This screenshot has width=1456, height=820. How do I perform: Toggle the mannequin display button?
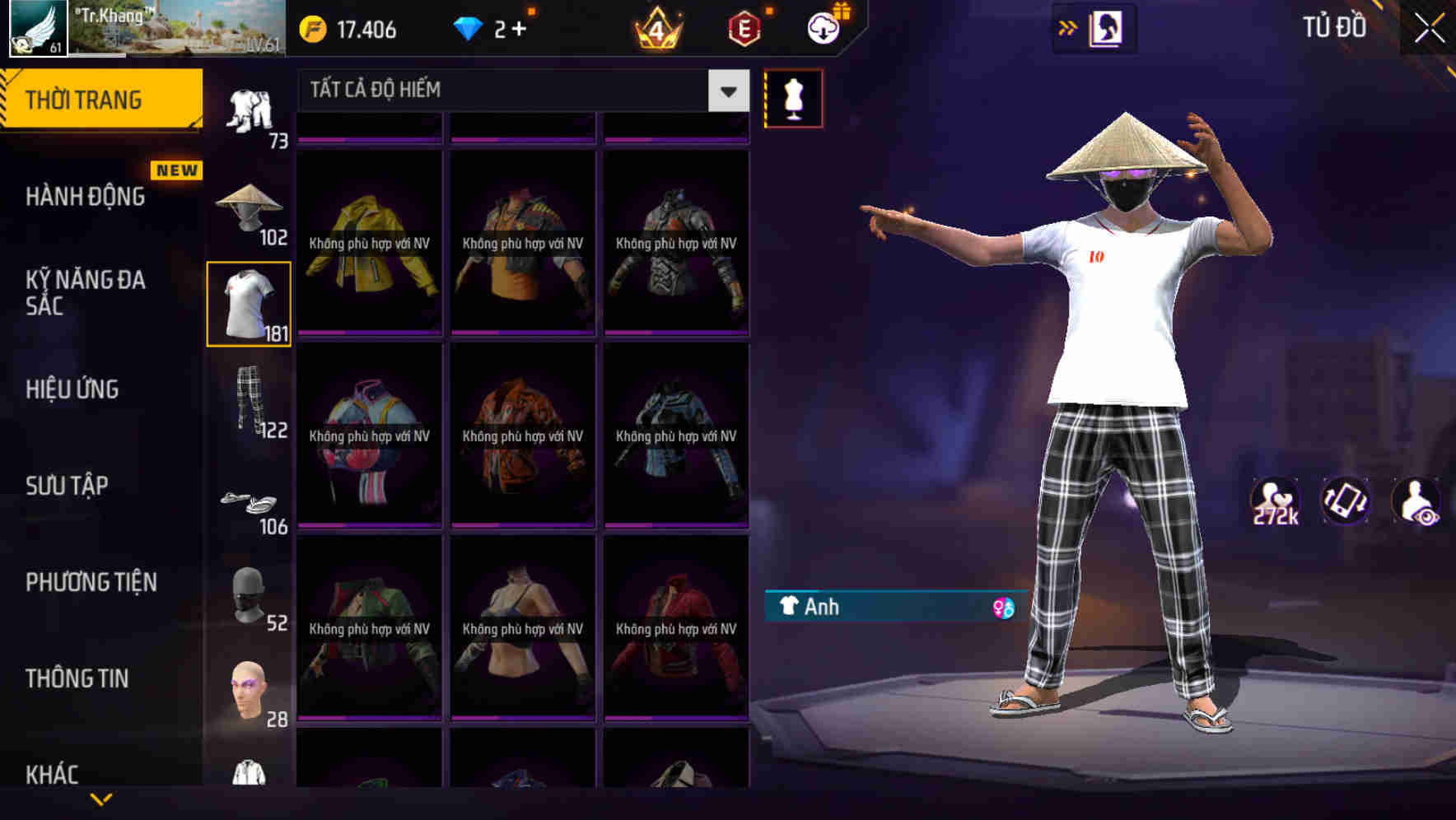click(x=793, y=97)
